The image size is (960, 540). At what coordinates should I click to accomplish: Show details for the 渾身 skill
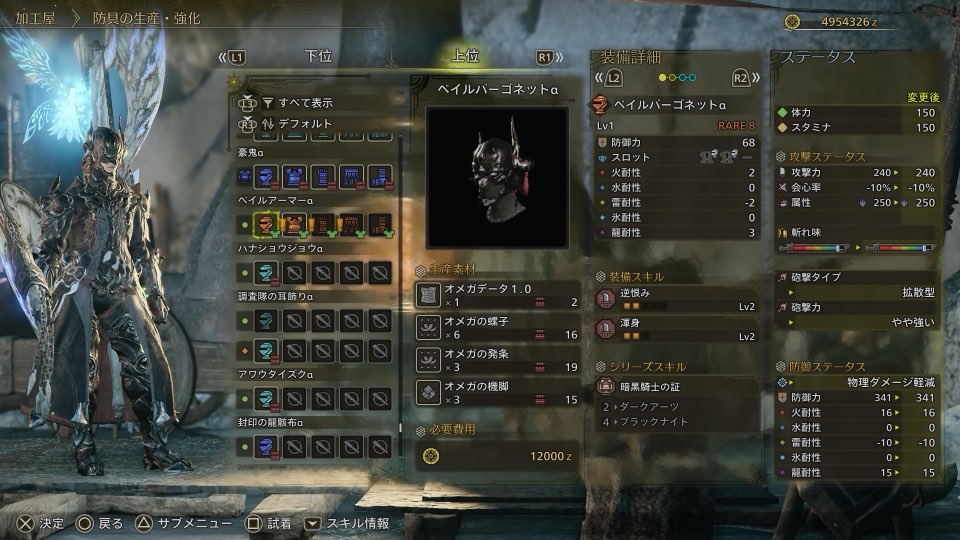tap(677, 329)
